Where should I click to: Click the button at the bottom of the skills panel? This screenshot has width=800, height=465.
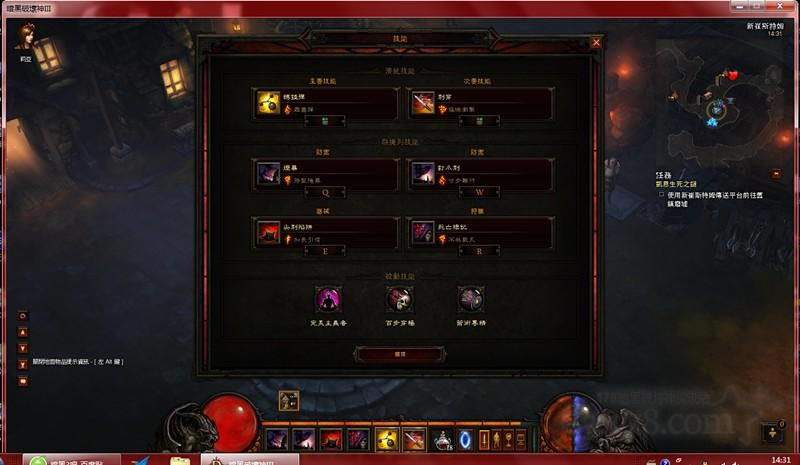400,354
